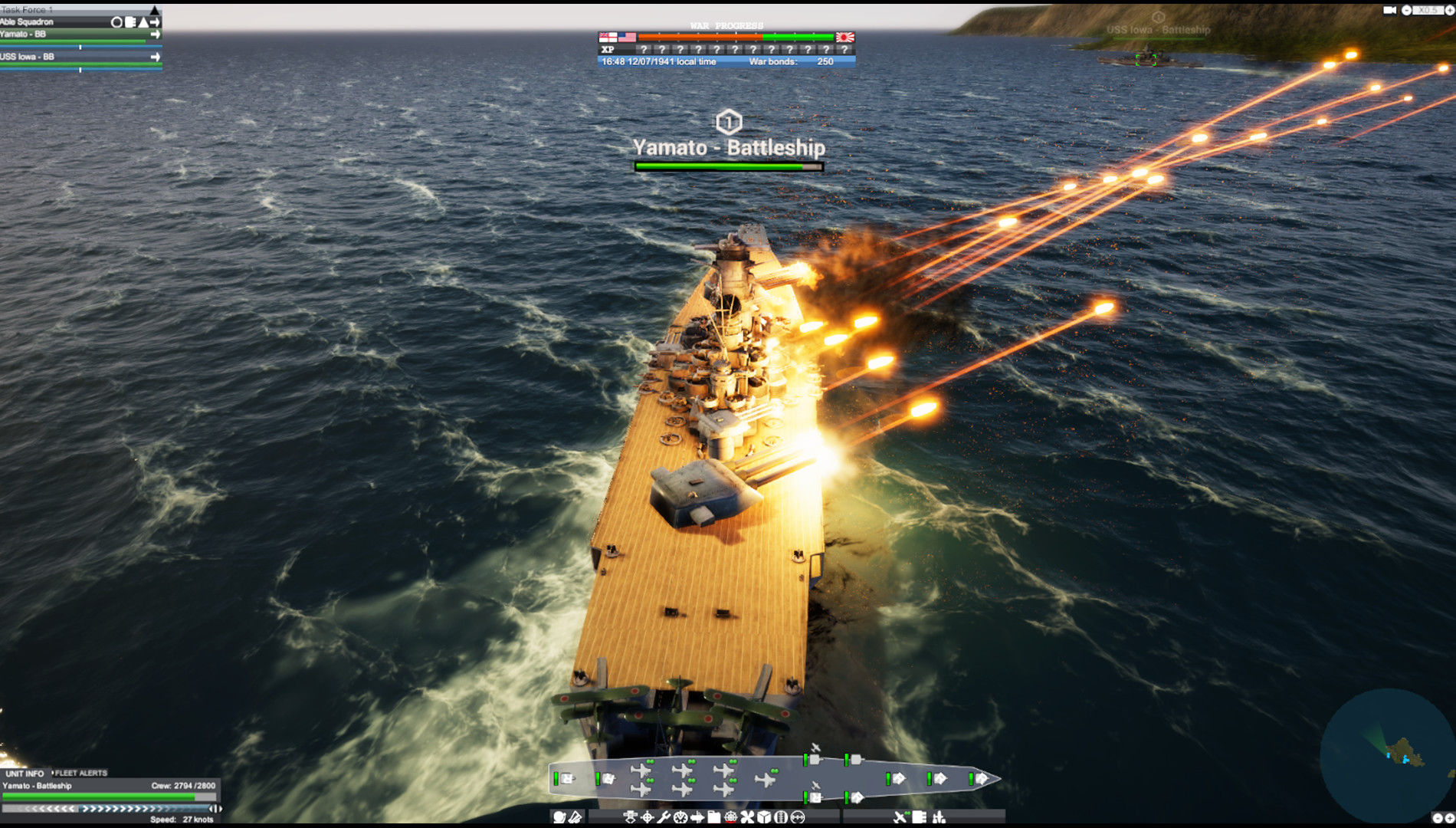Select the cube icon in the bottom toolbar
The height and width of the screenshot is (828, 1456).
coord(763,818)
